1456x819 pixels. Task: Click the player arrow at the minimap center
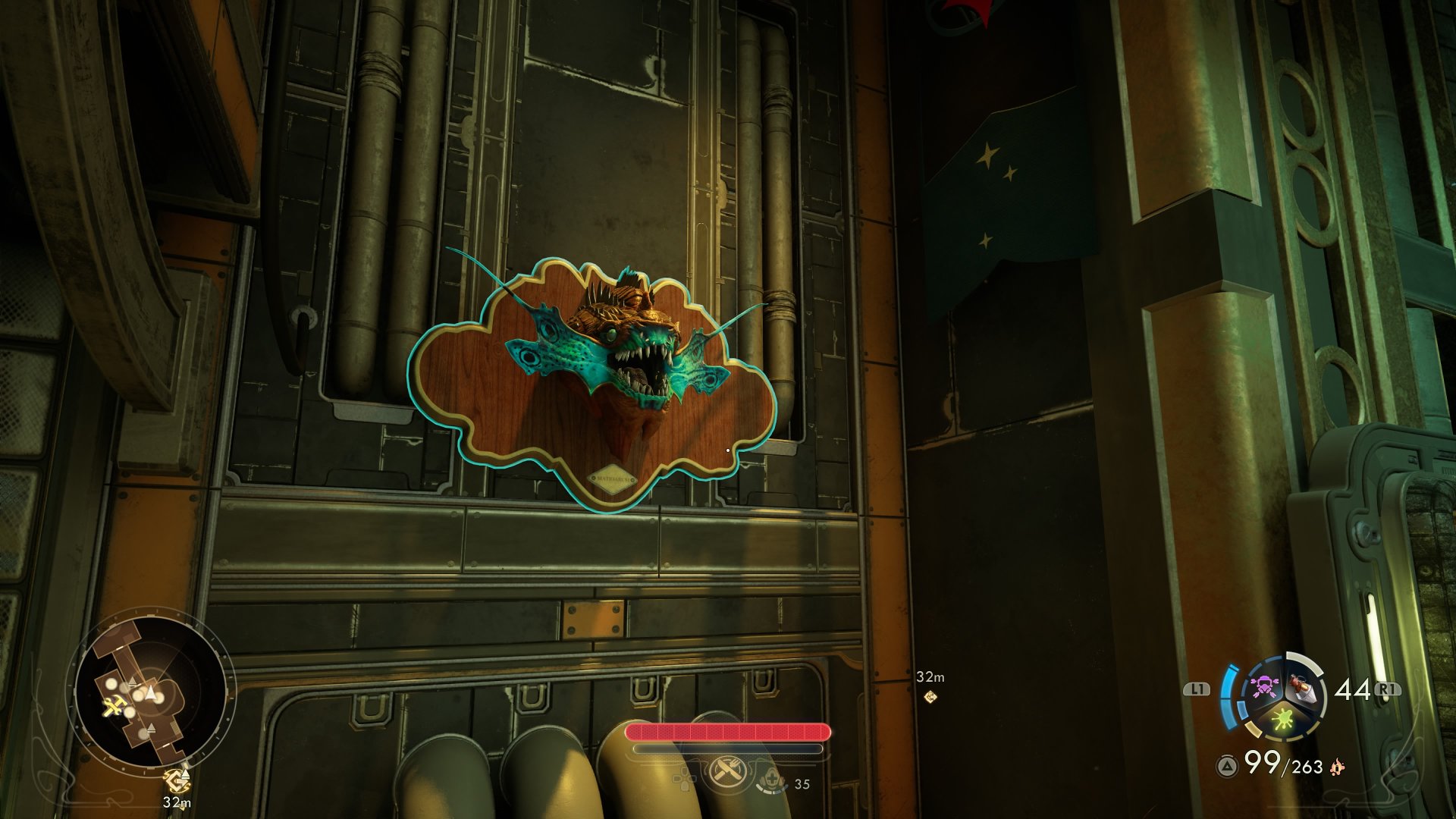click(x=151, y=691)
